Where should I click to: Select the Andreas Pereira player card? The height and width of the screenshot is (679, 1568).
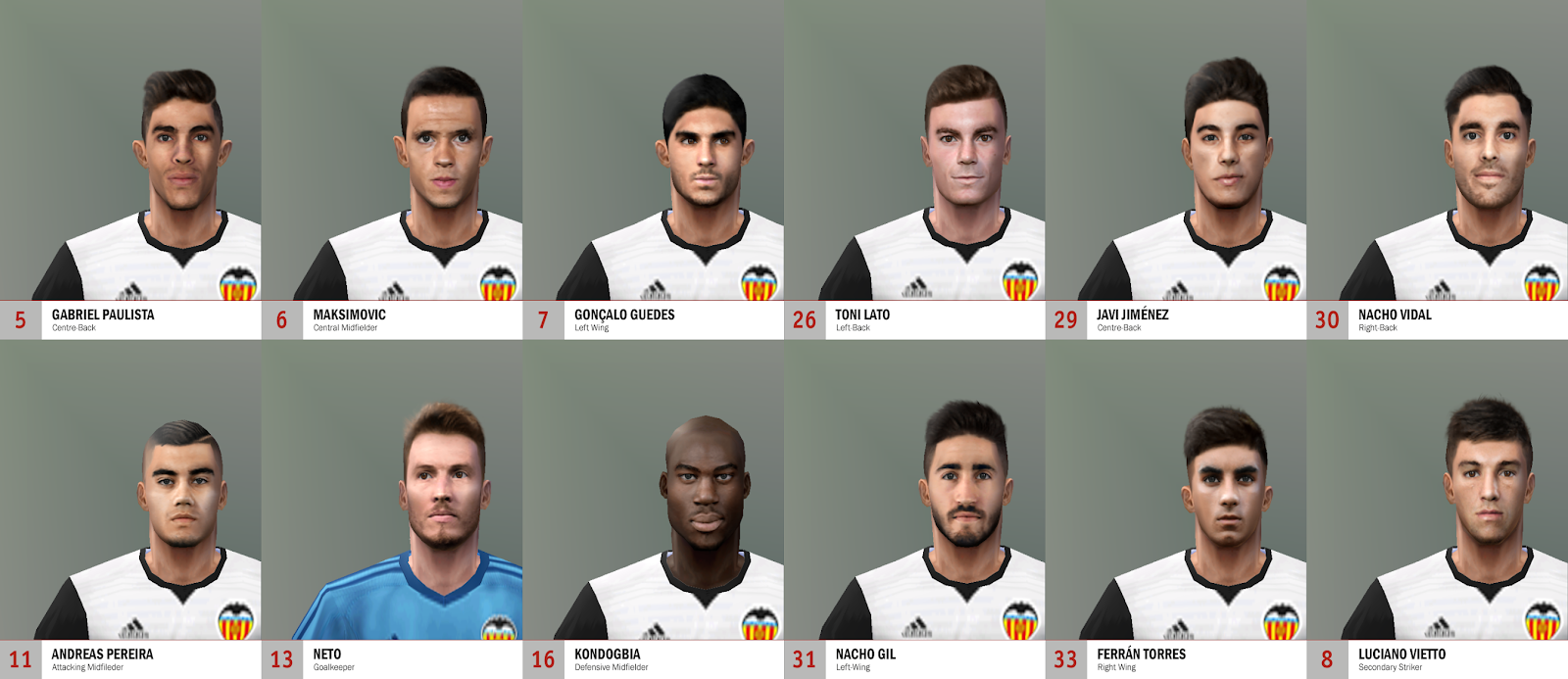coord(130,509)
